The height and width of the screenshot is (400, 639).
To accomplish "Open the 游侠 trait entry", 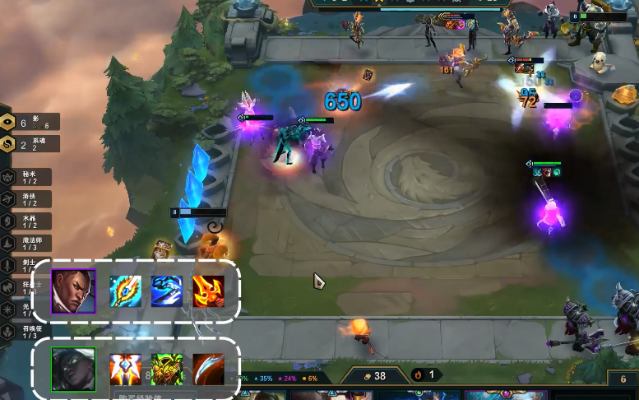I will pyautogui.click(x=30, y=199).
